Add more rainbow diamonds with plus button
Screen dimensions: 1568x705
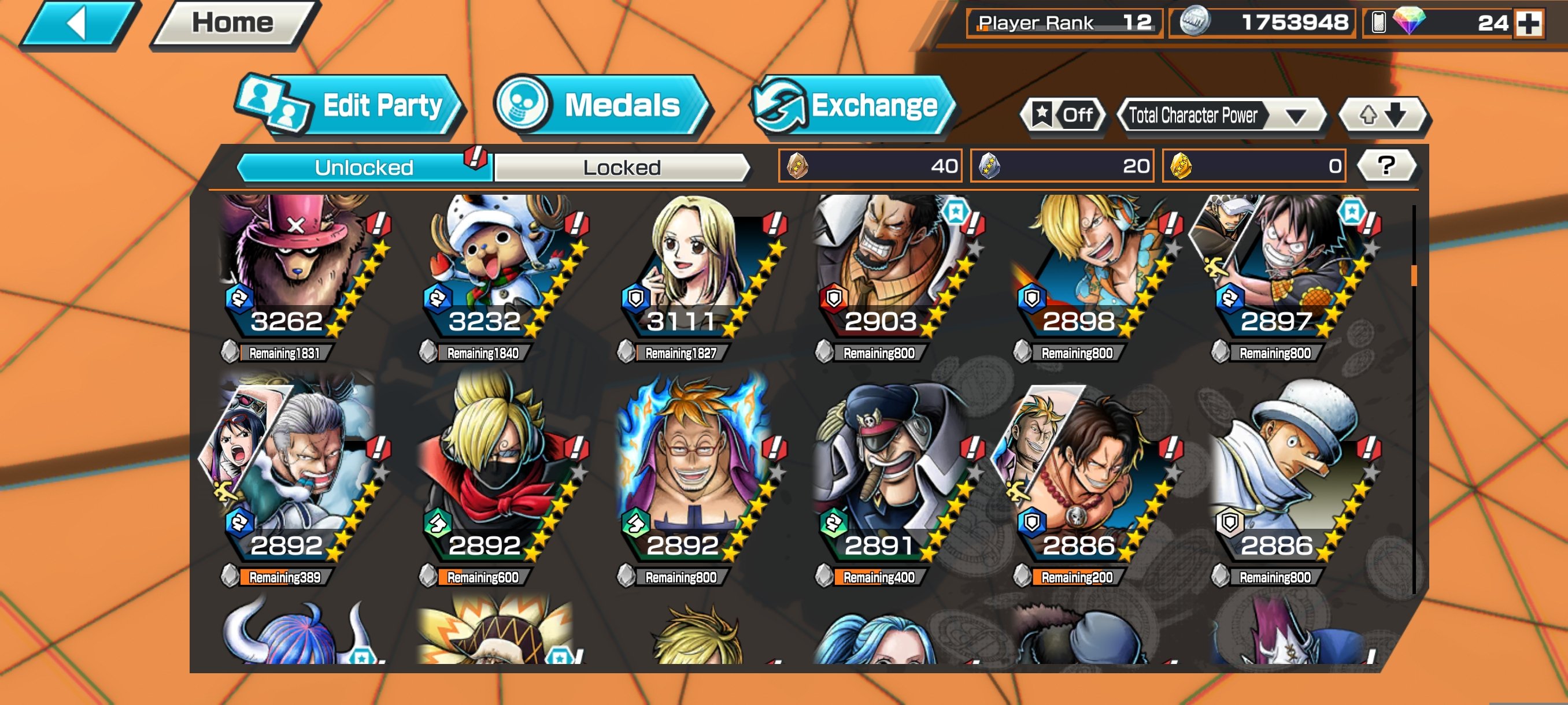pos(1529,24)
